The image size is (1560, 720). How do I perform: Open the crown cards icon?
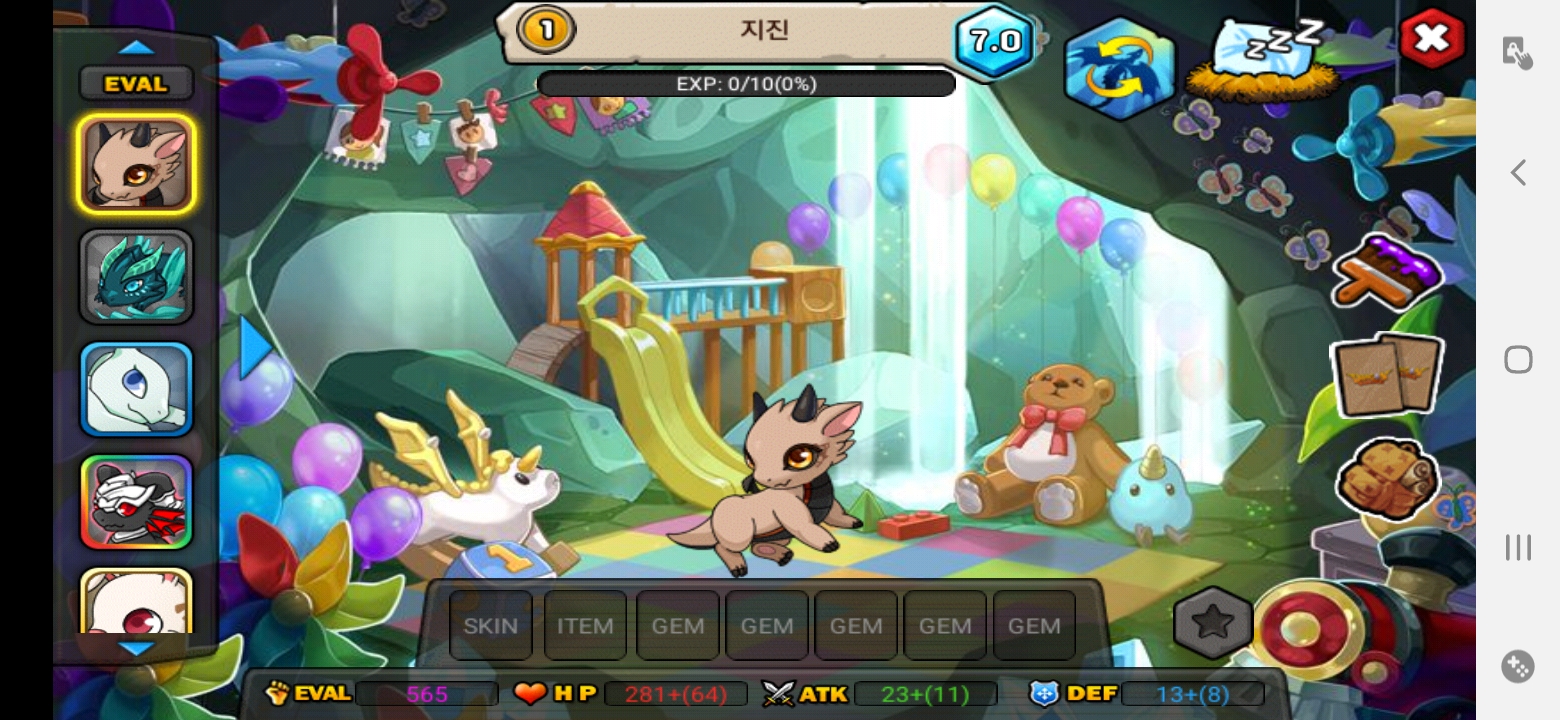tap(1386, 374)
